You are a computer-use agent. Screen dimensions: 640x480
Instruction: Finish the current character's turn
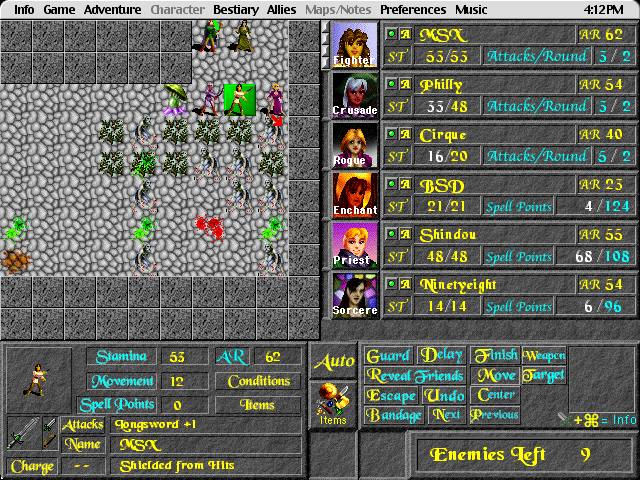tap(495, 355)
